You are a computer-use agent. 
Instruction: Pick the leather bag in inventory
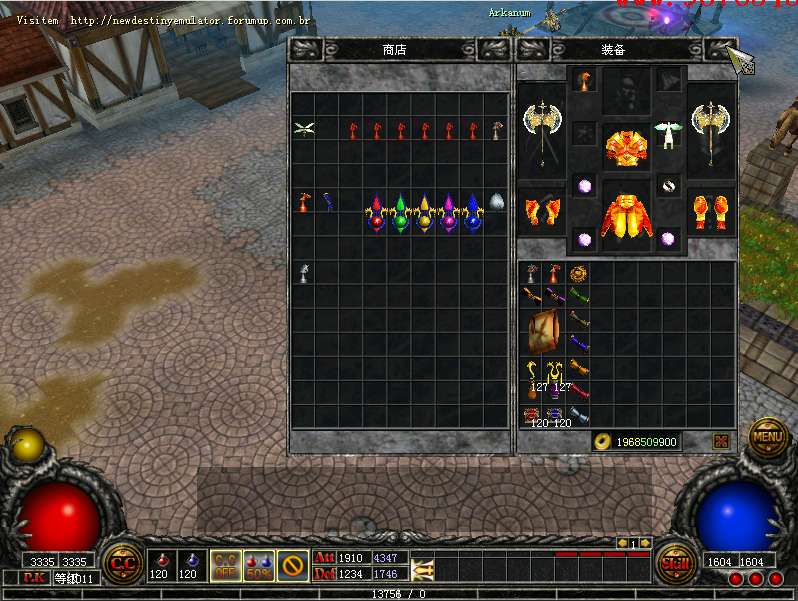point(545,332)
